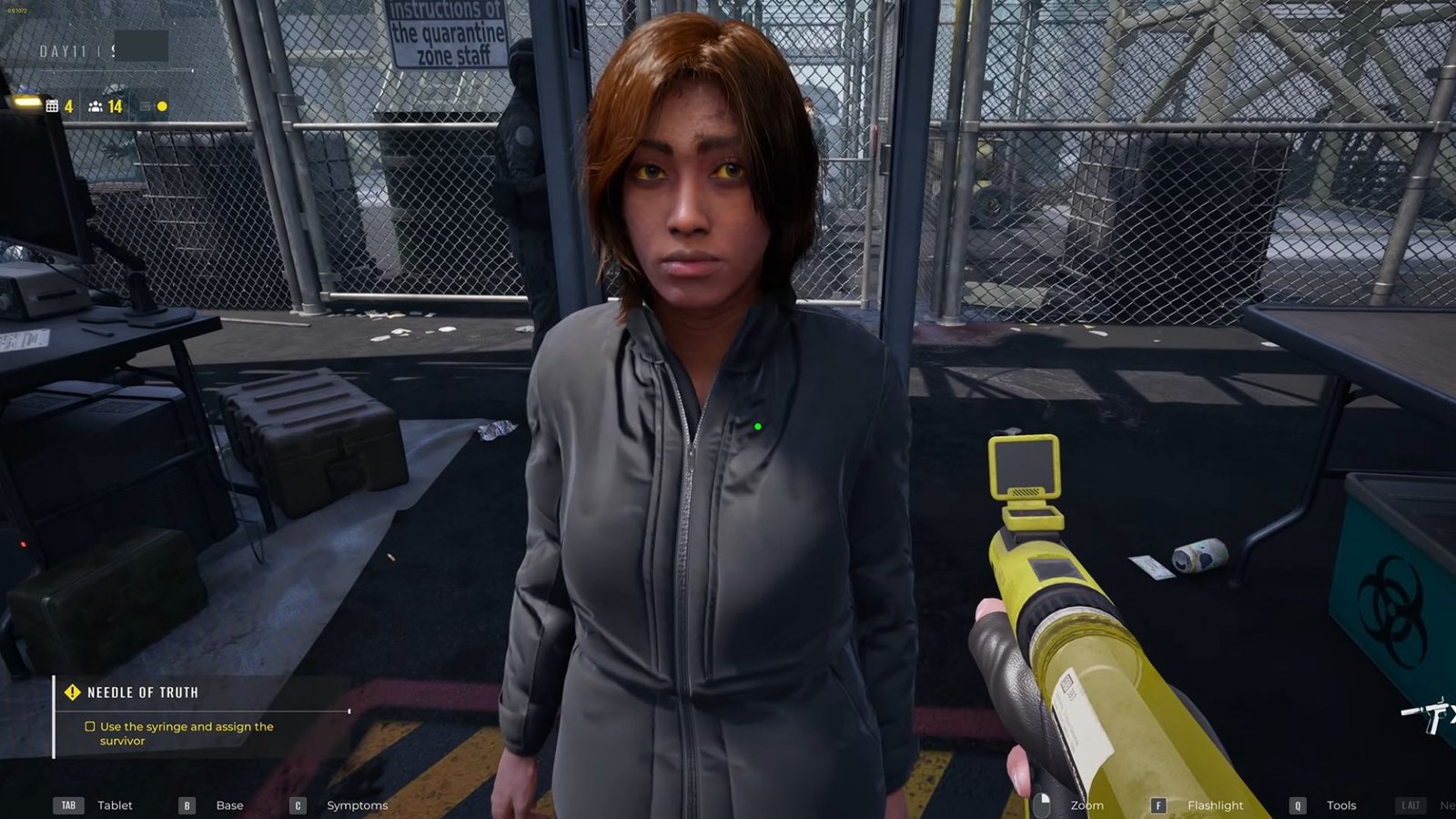Check the 'Use the syringe' objective checkbox
The height and width of the screenshot is (819, 1456).
tap(89, 726)
